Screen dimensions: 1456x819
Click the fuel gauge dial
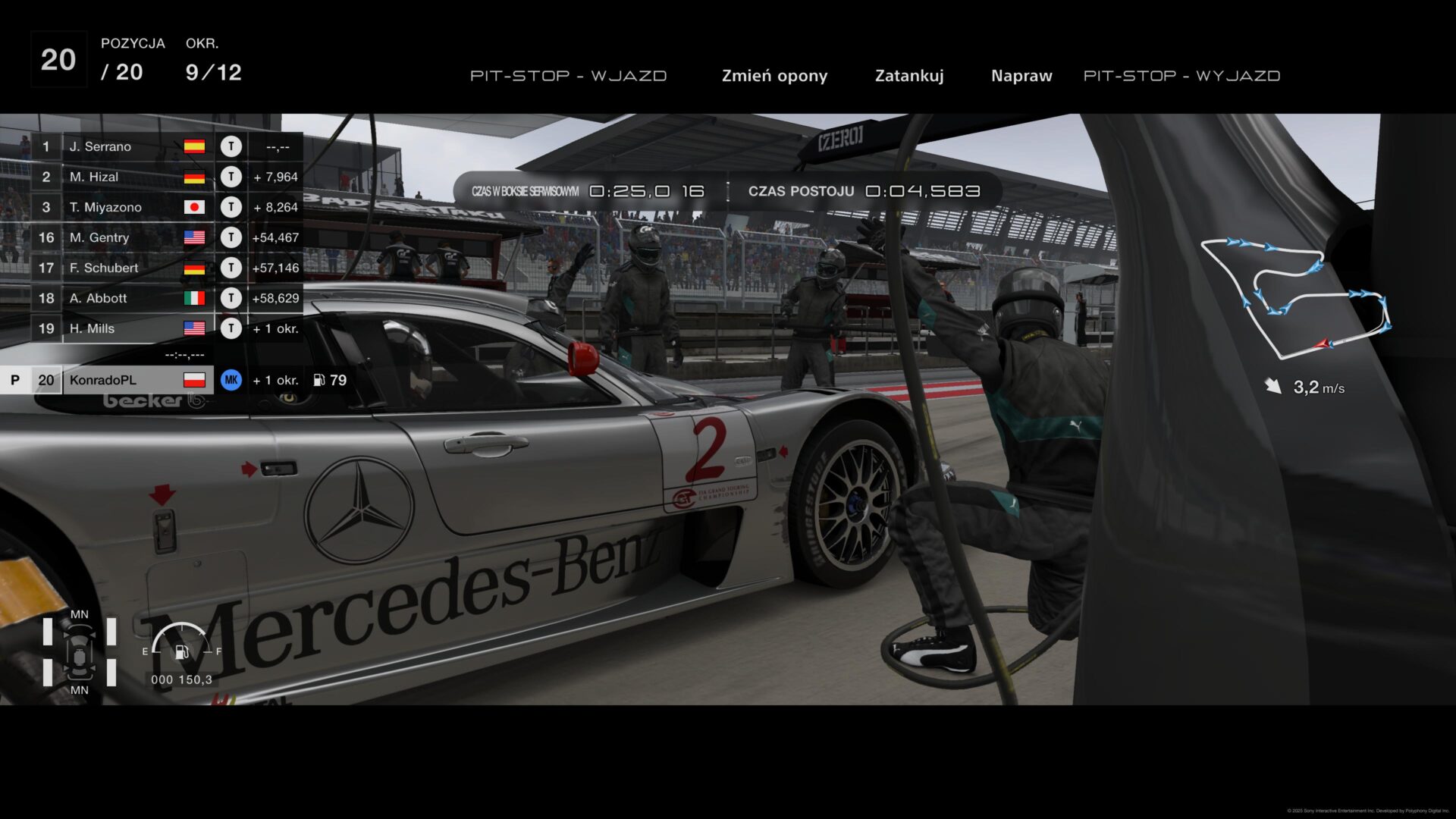click(182, 643)
